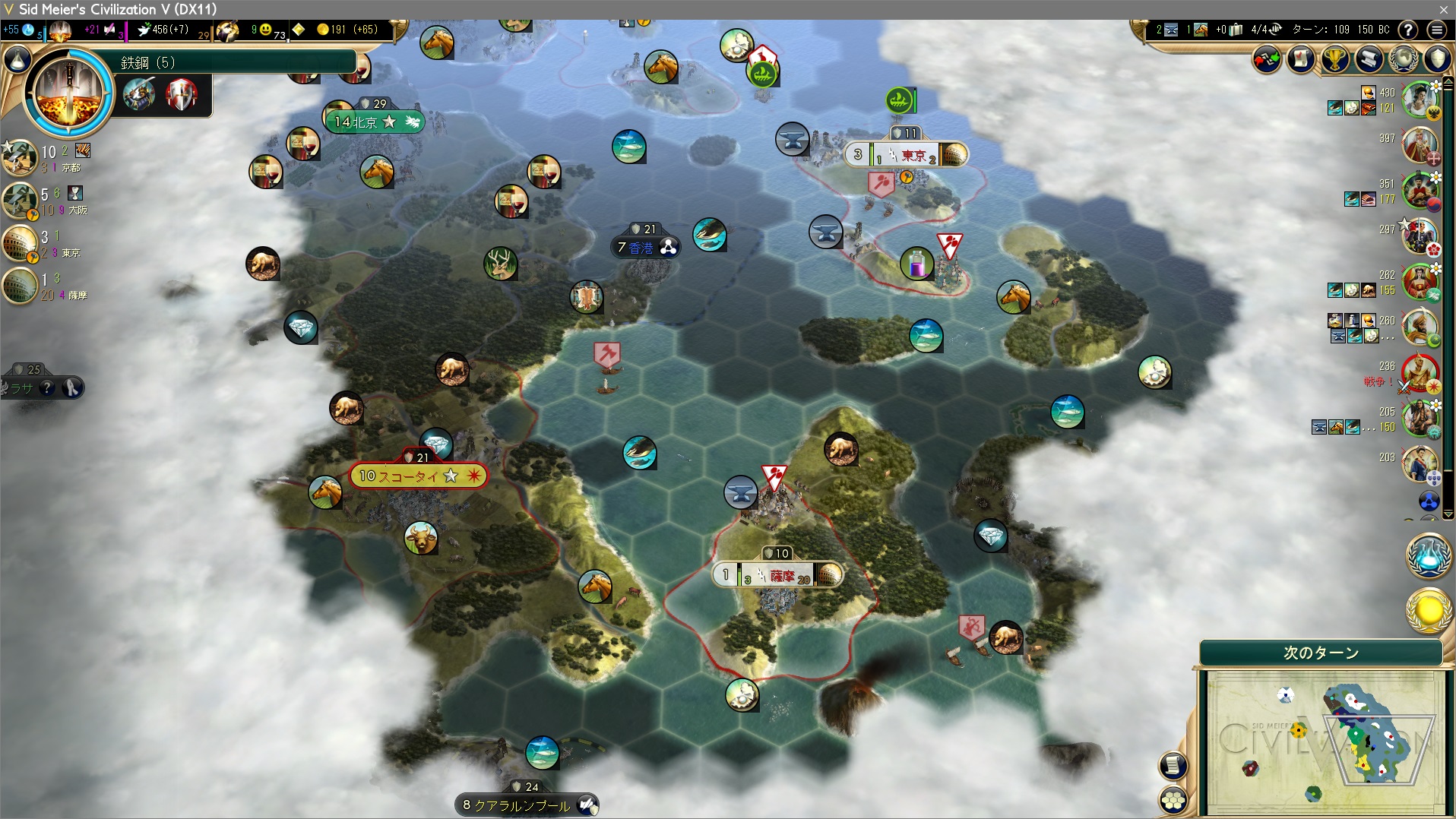
Task: Open the notification log scroll icon
Action: click(1369, 59)
